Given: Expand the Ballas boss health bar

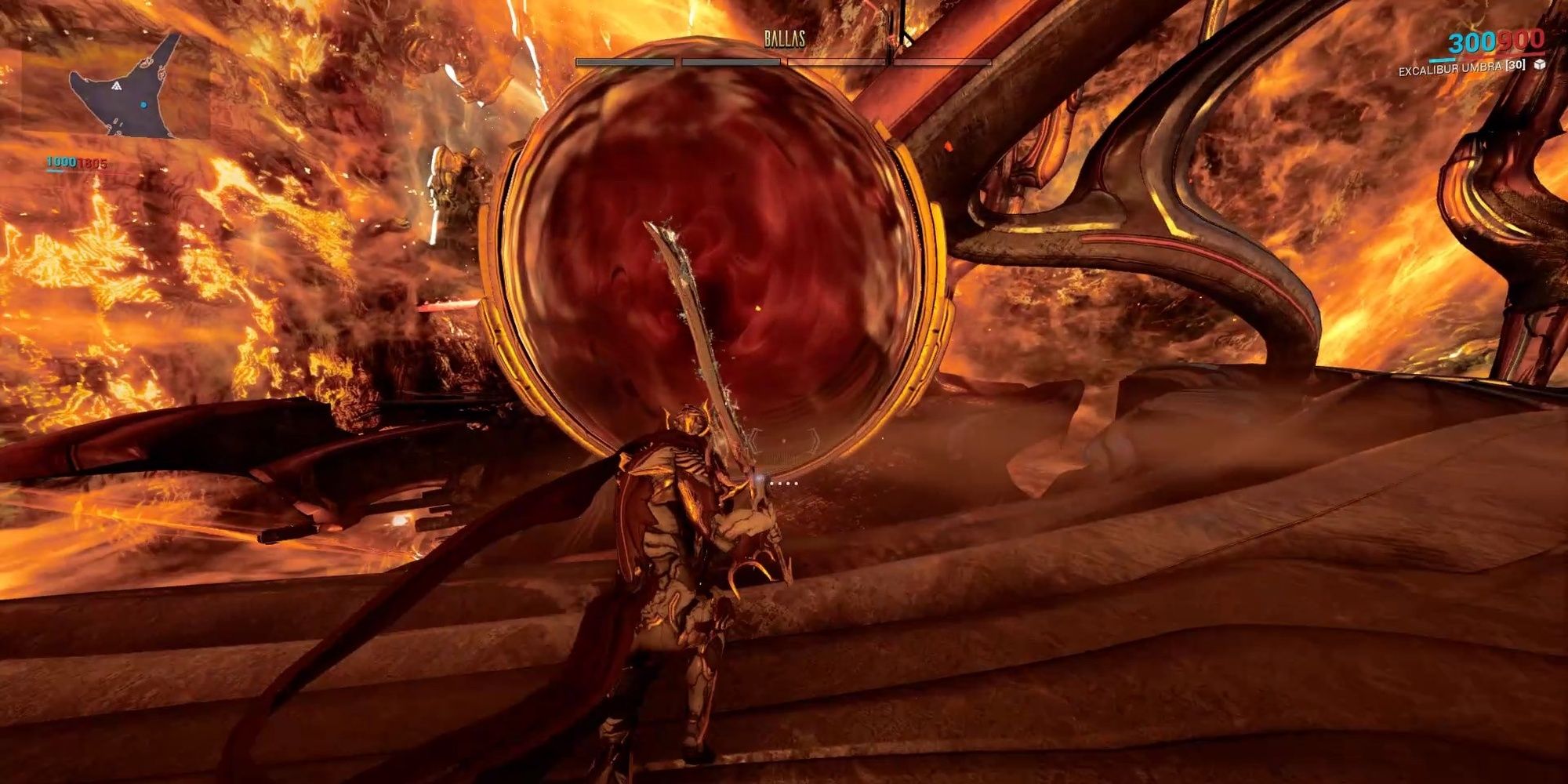Looking at the screenshot, I should 784,61.
